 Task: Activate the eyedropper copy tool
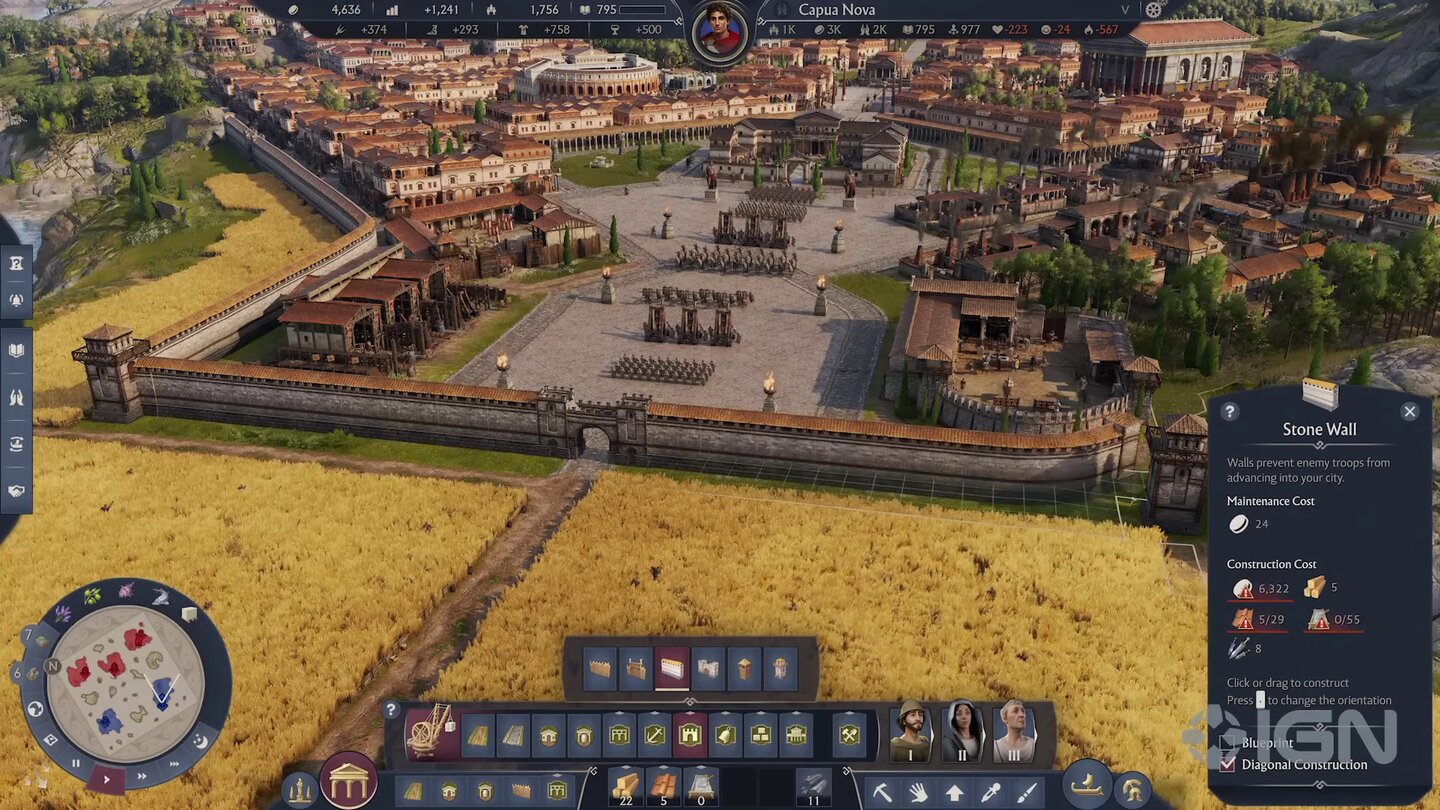point(990,793)
